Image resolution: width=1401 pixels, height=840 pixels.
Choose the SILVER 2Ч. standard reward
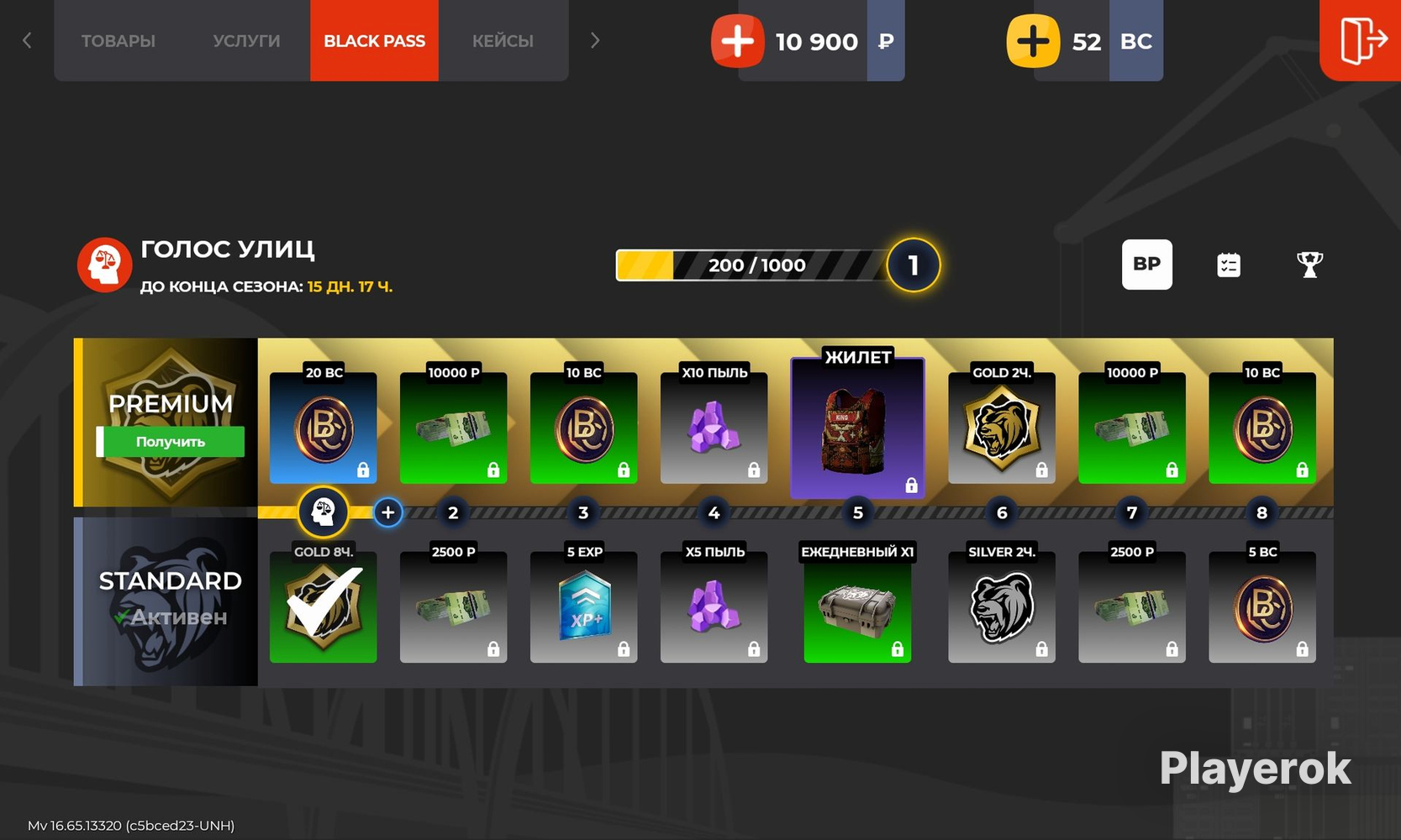[x=1001, y=606]
